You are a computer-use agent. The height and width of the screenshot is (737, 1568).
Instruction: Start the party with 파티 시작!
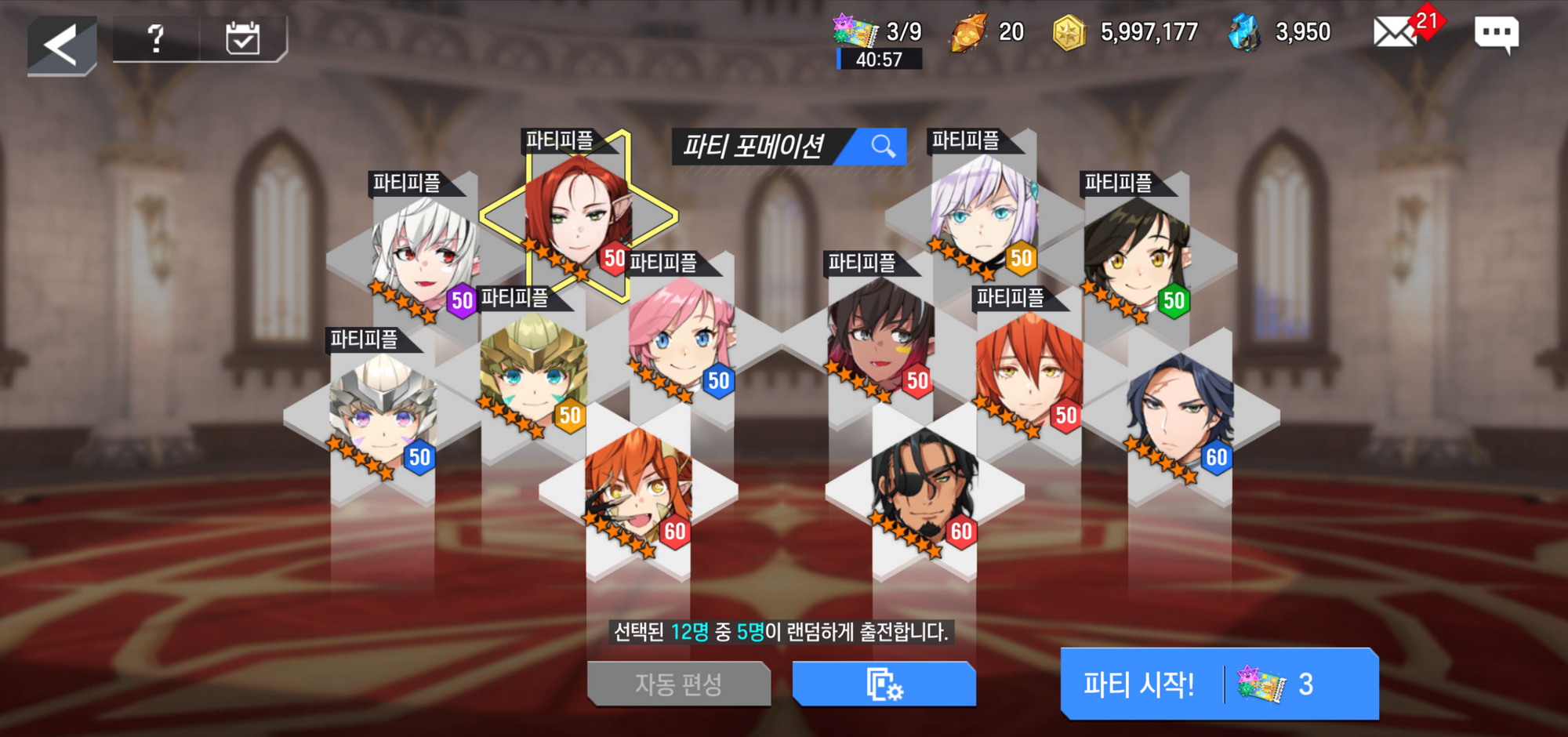pyautogui.click(x=1218, y=684)
